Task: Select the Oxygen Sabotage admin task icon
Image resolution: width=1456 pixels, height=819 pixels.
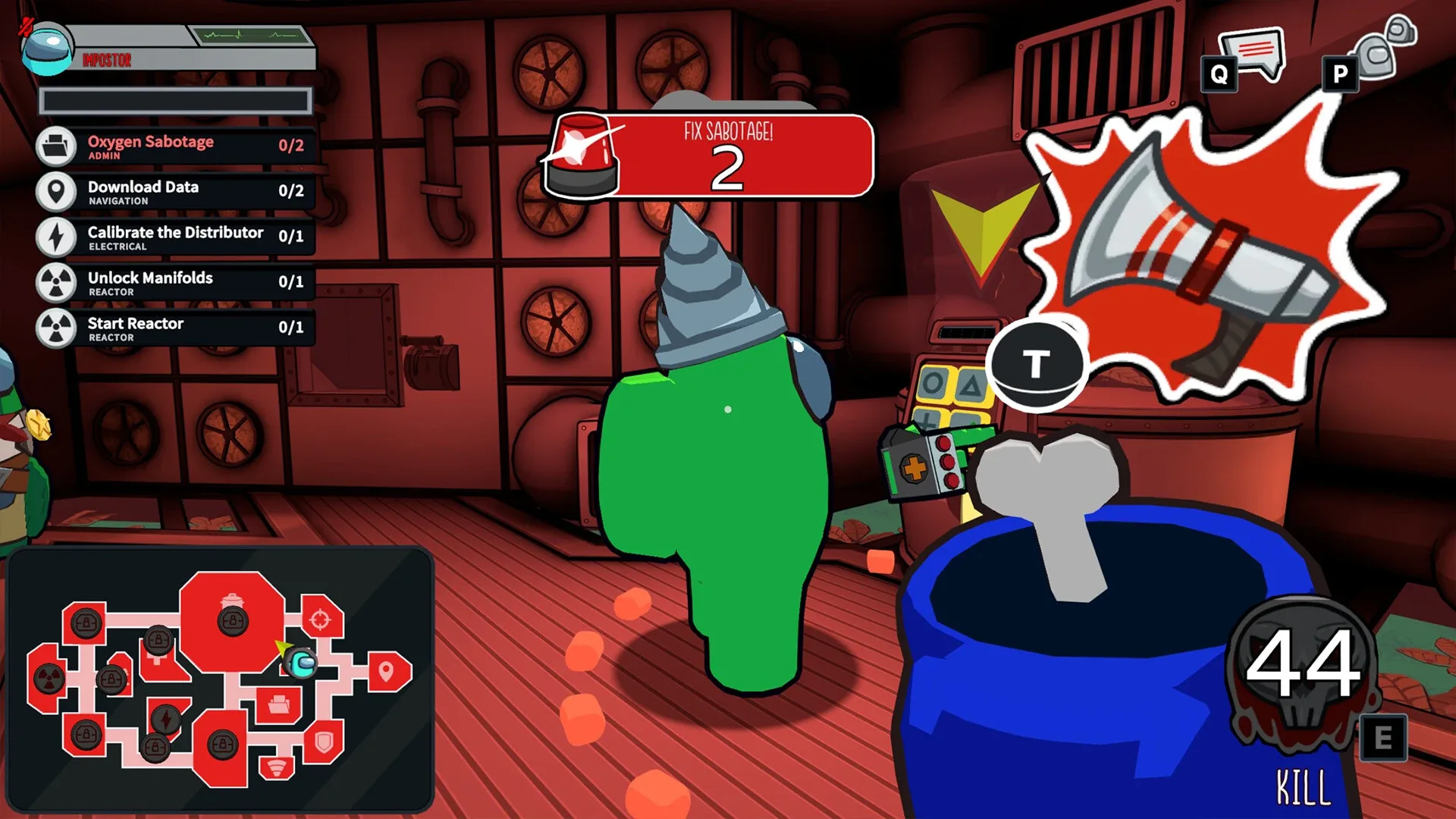Action: (55, 147)
